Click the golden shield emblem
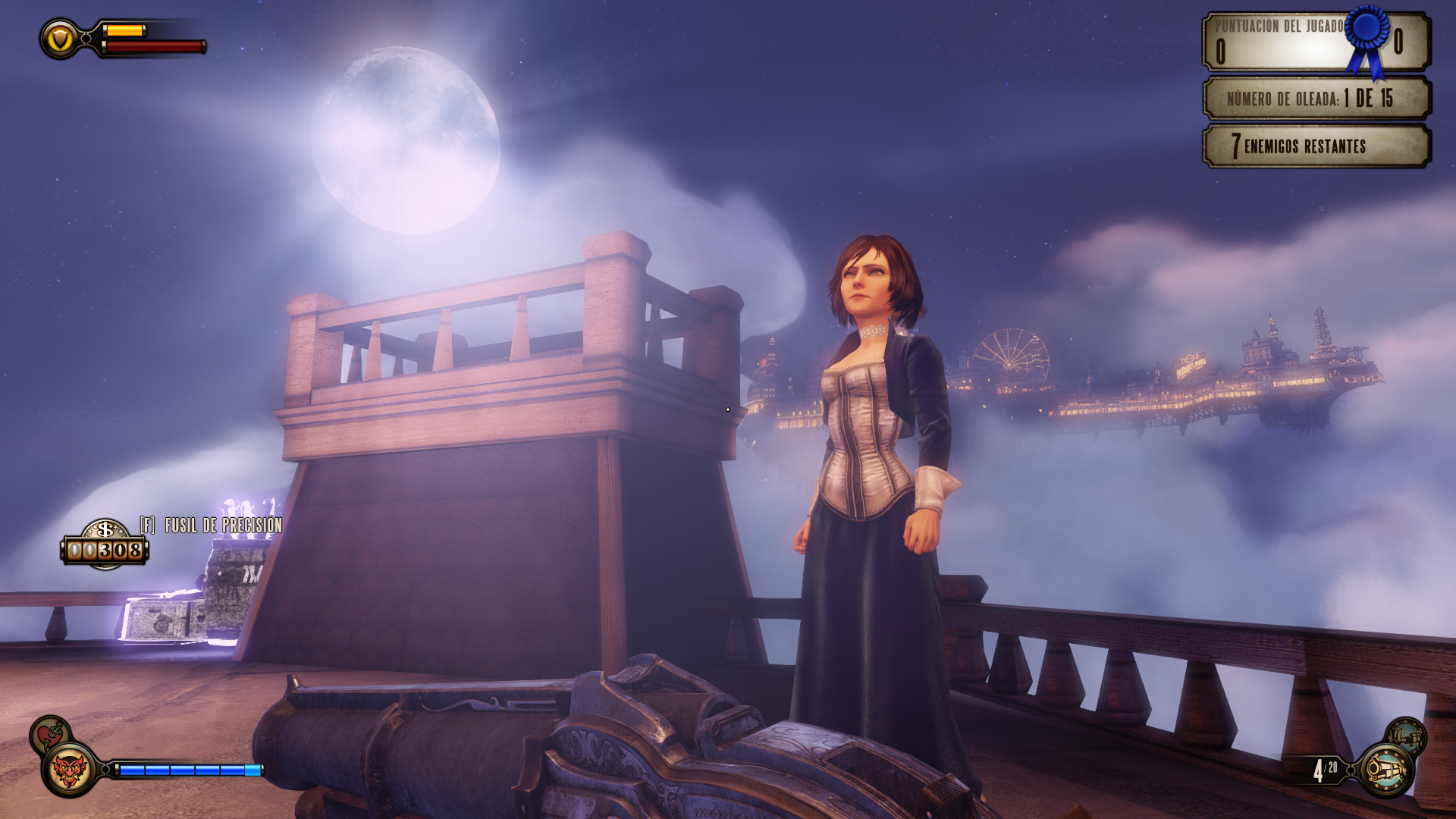Image resolution: width=1456 pixels, height=819 pixels. pyautogui.click(x=59, y=39)
